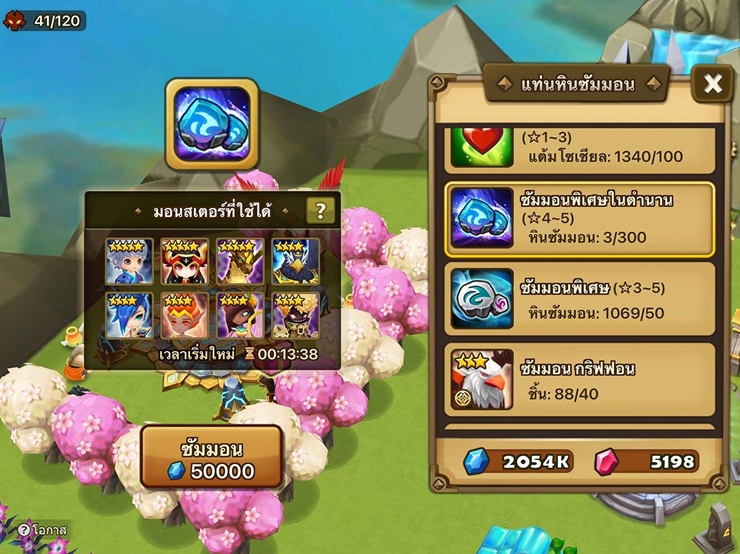
Task: Open the brown-haired archer monster portrait
Action: [240, 315]
